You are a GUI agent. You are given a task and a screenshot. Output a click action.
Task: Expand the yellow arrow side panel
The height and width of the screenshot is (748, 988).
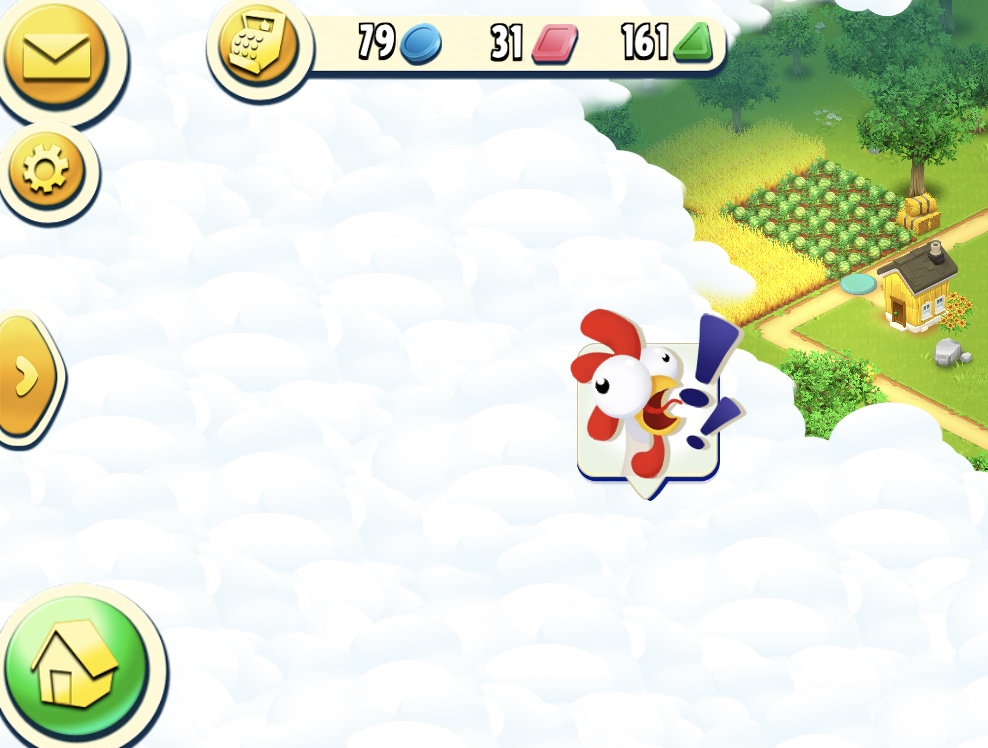point(27,375)
